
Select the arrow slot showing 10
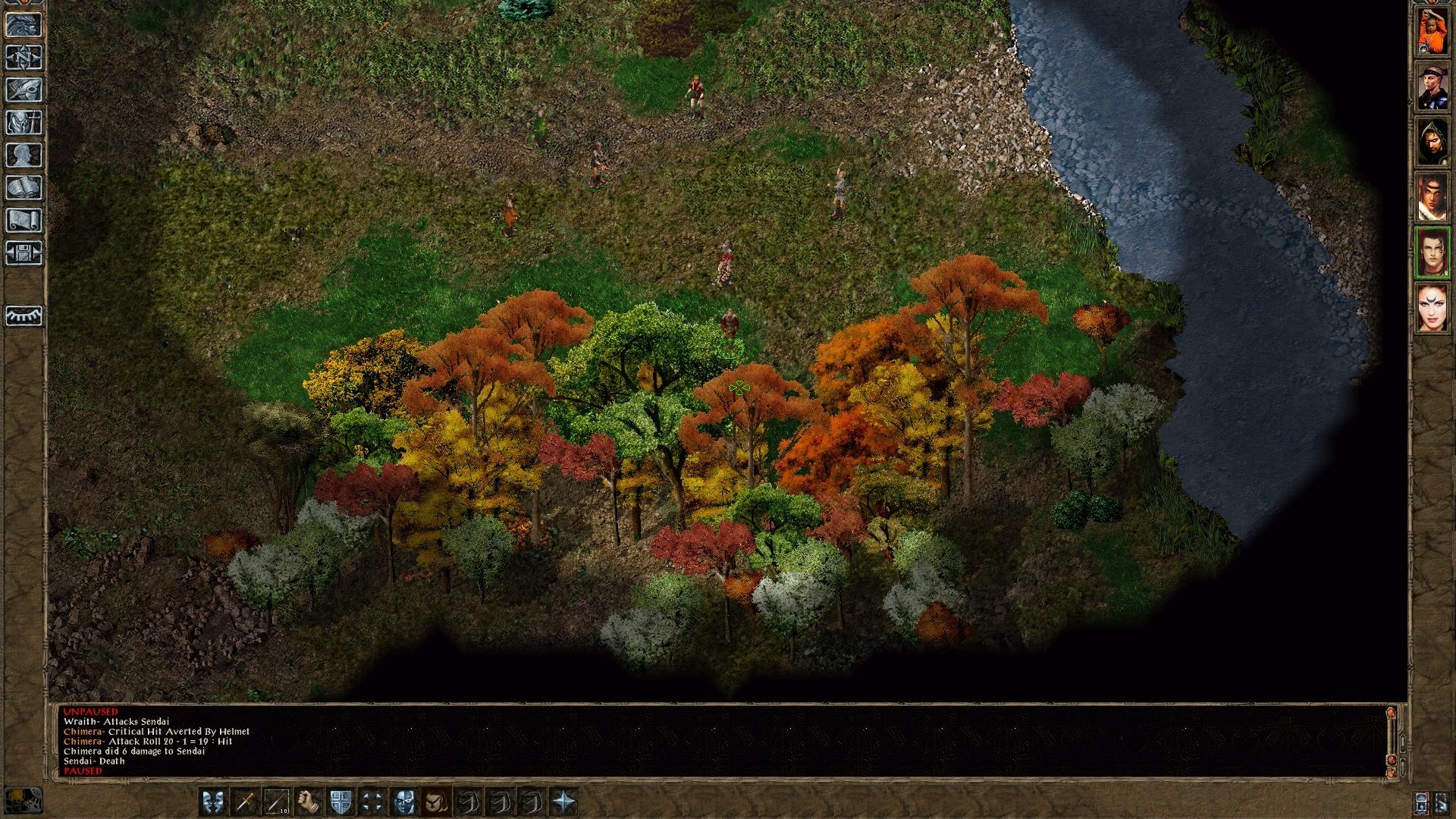(277, 802)
